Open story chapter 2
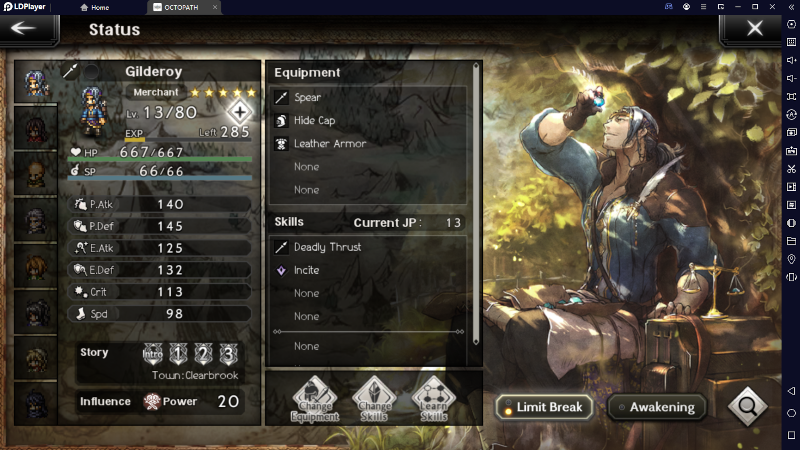This screenshot has height=450, width=800. click(203, 353)
